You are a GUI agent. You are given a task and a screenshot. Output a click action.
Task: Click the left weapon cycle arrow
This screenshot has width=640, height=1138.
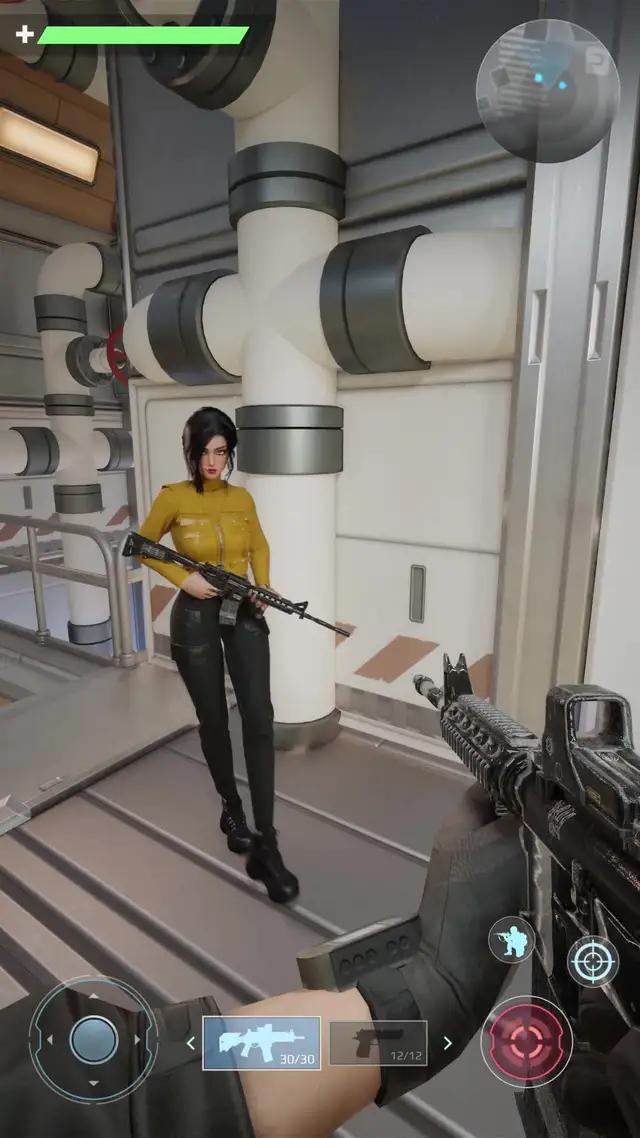pyautogui.click(x=191, y=1043)
